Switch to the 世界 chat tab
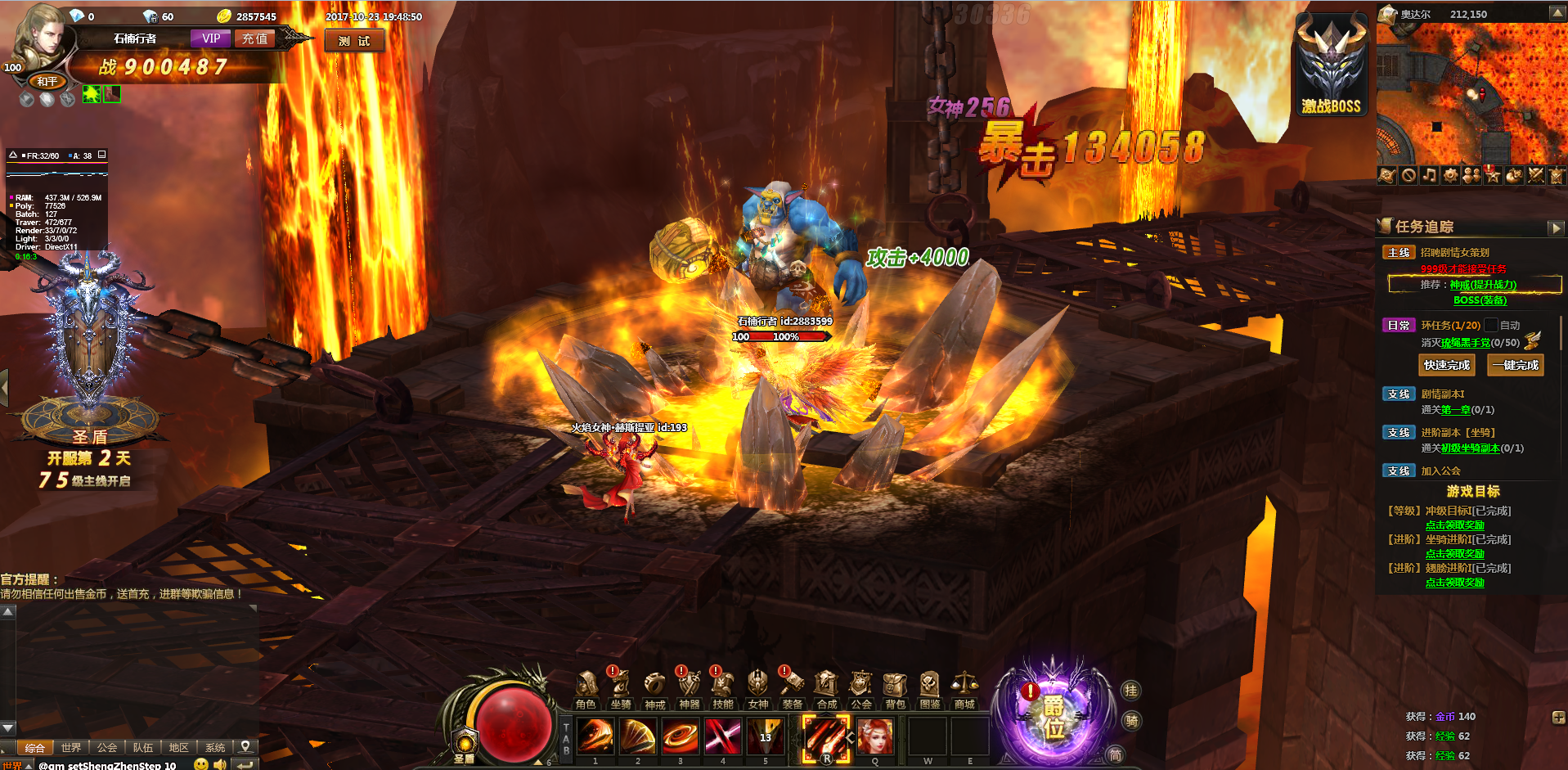 tap(71, 747)
